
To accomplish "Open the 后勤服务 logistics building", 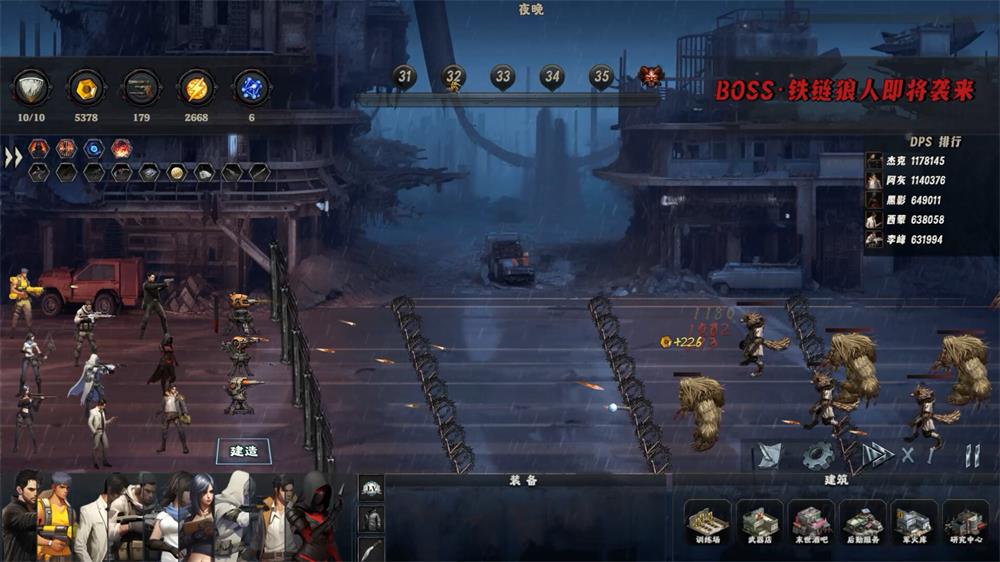I will point(863,523).
